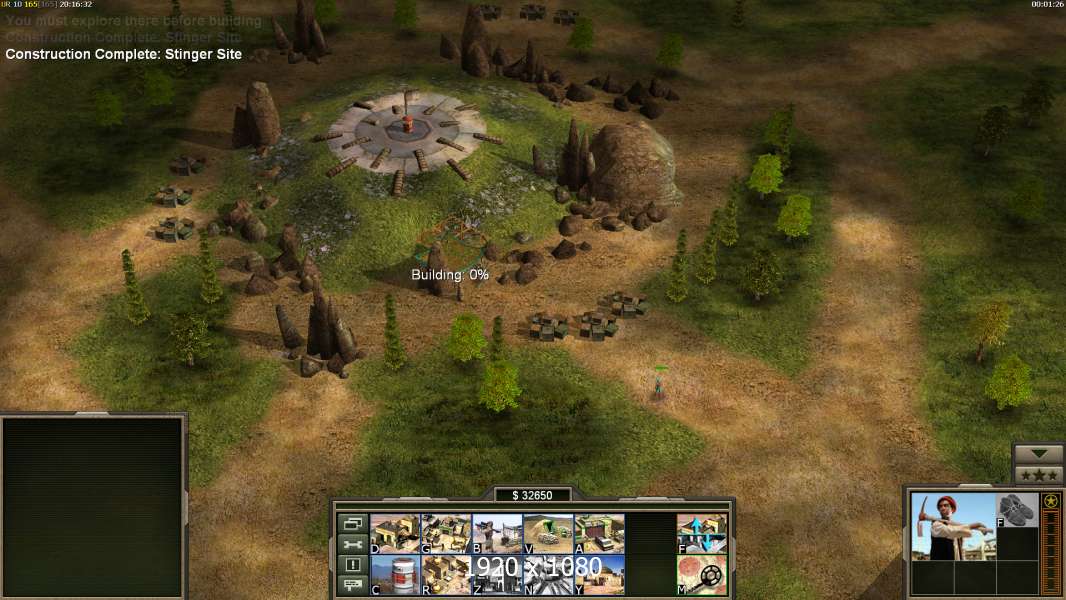Click the worker shoes upgrade icon
Screen dimensions: 1066x600
1018,510
